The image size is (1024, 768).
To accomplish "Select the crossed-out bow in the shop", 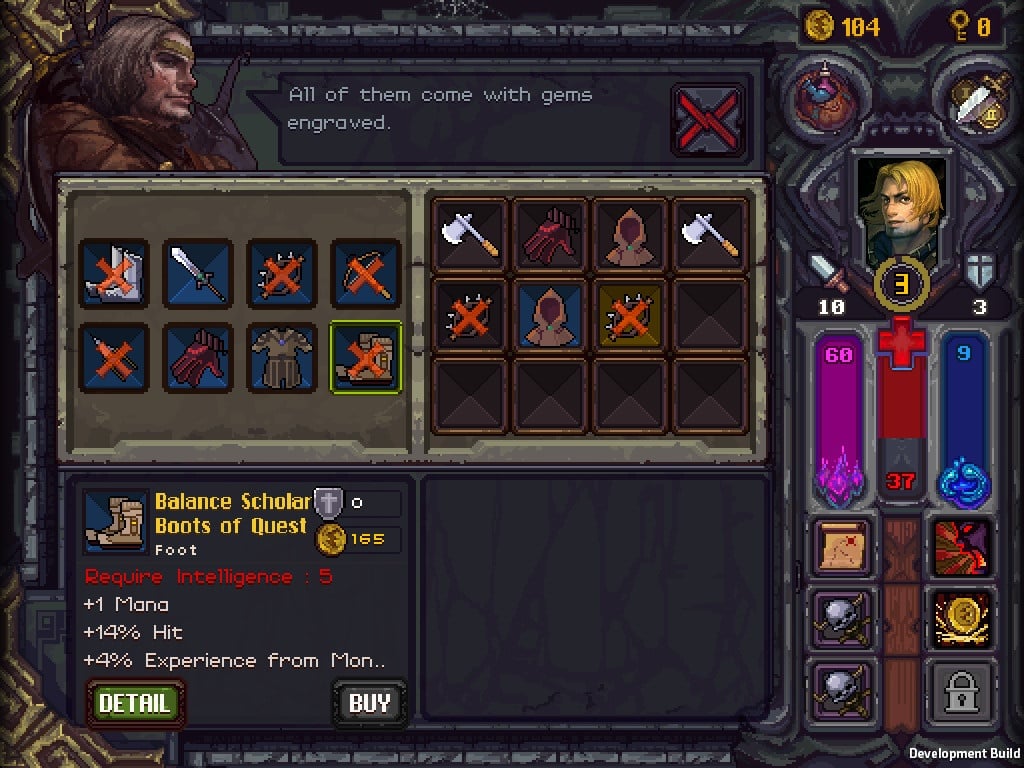I will [x=366, y=274].
